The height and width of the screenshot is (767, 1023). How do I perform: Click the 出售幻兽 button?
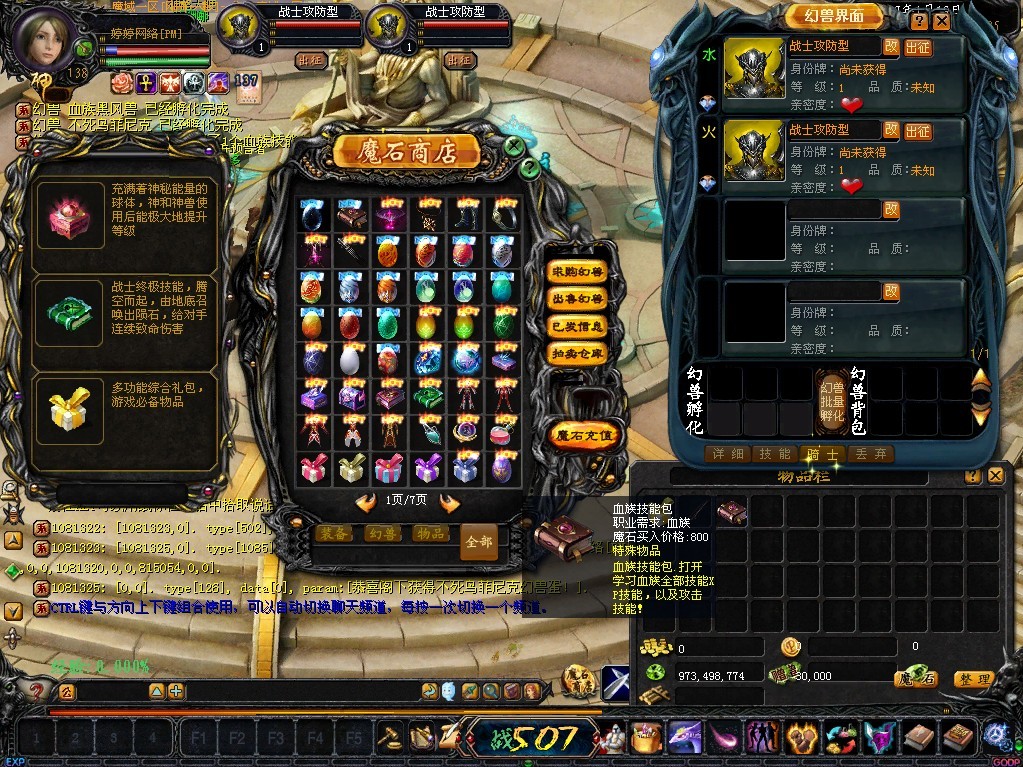click(x=578, y=299)
